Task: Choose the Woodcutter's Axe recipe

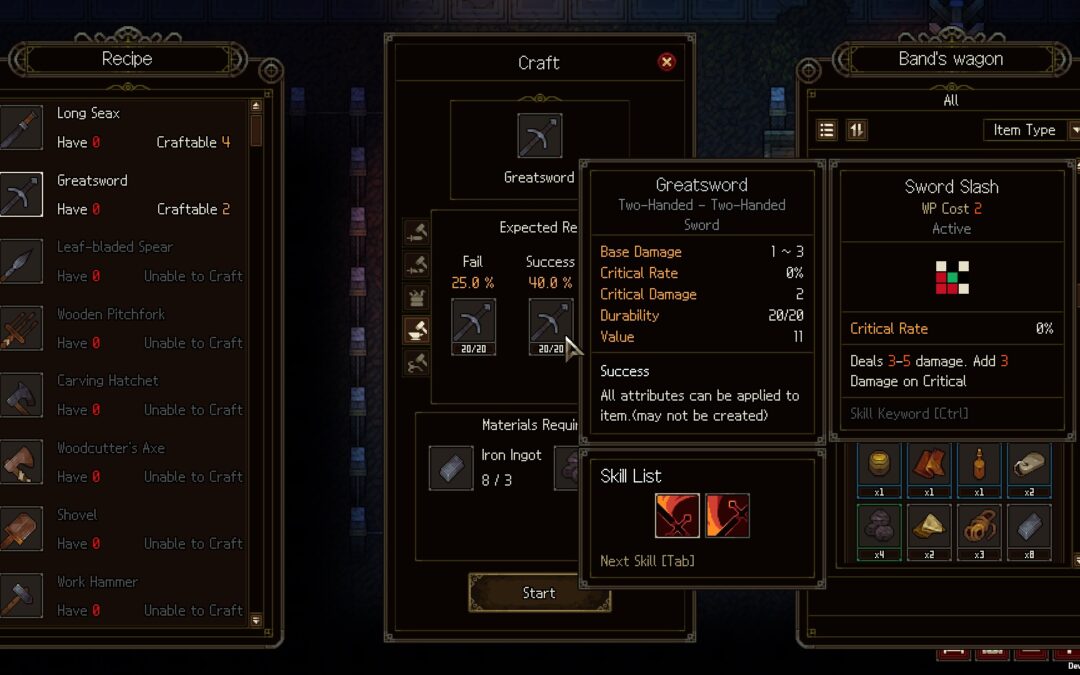Action: coord(125,463)
